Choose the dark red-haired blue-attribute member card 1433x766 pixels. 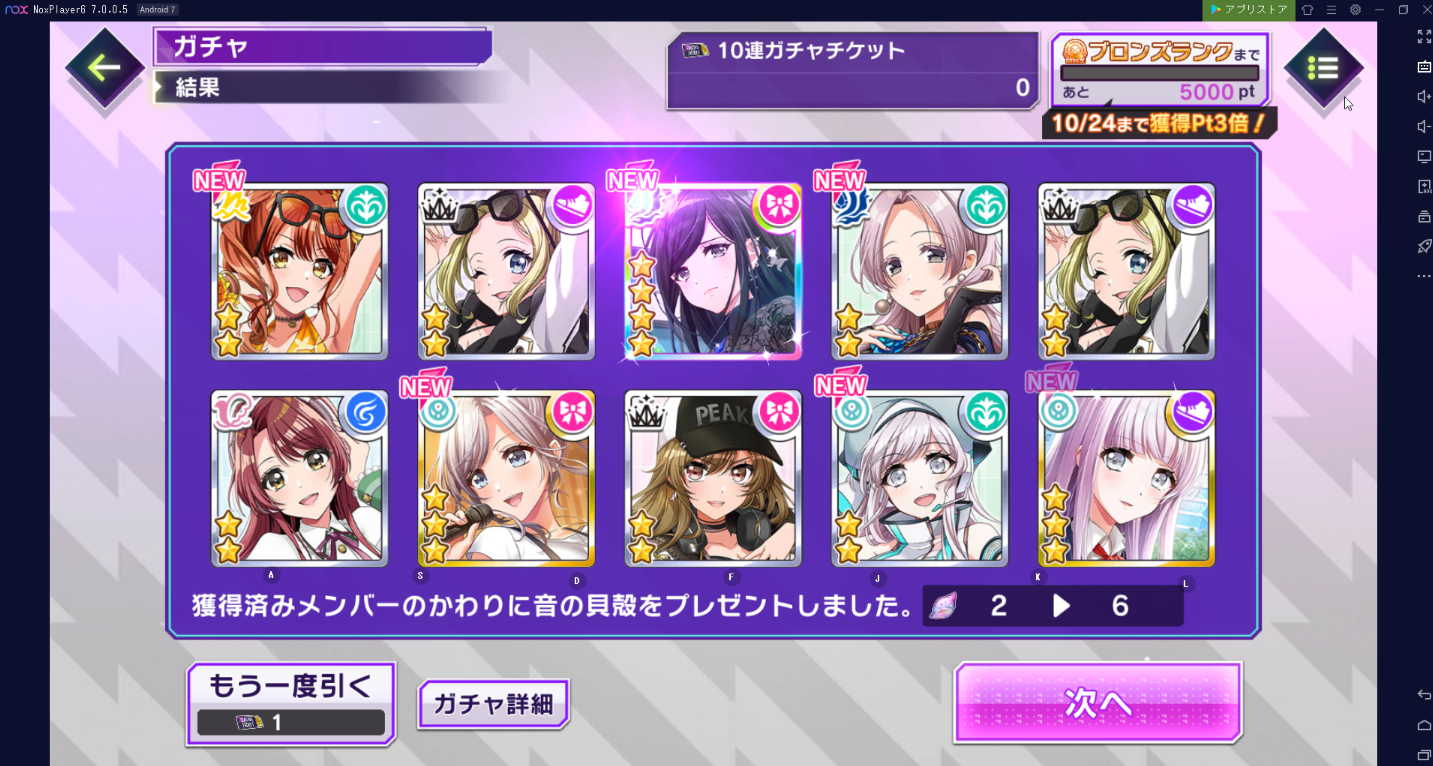[299, 478]
